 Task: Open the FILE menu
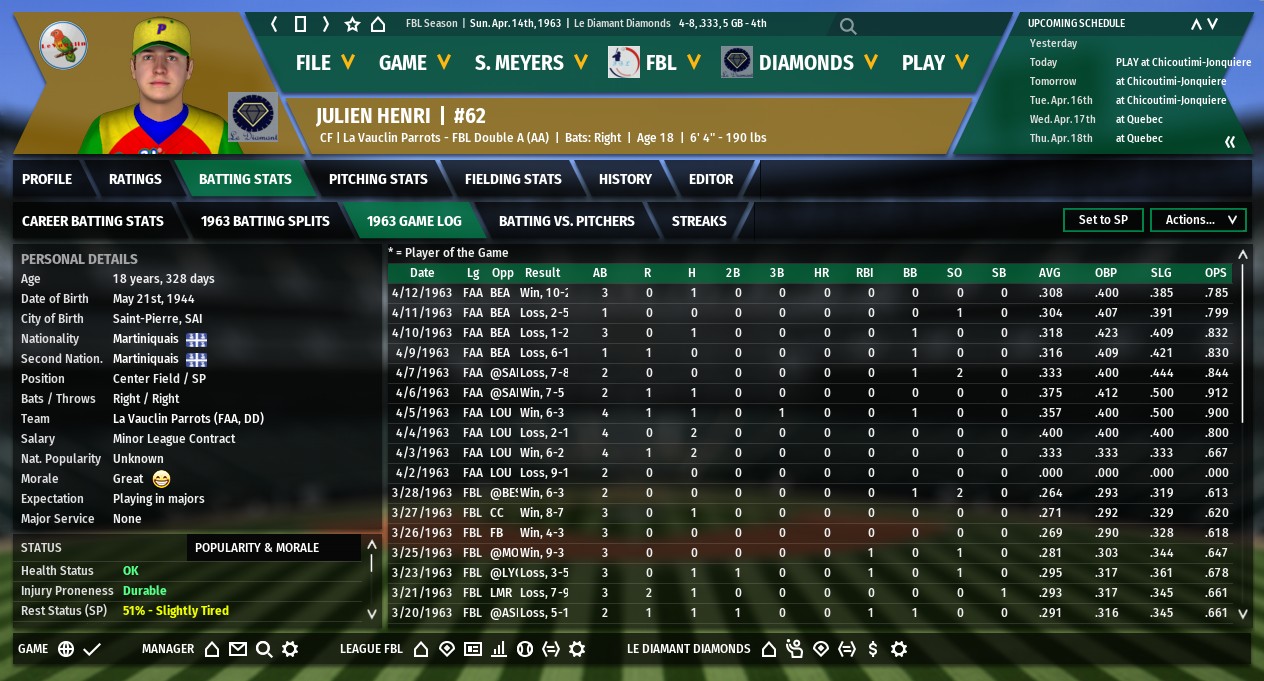coord(325,62)
